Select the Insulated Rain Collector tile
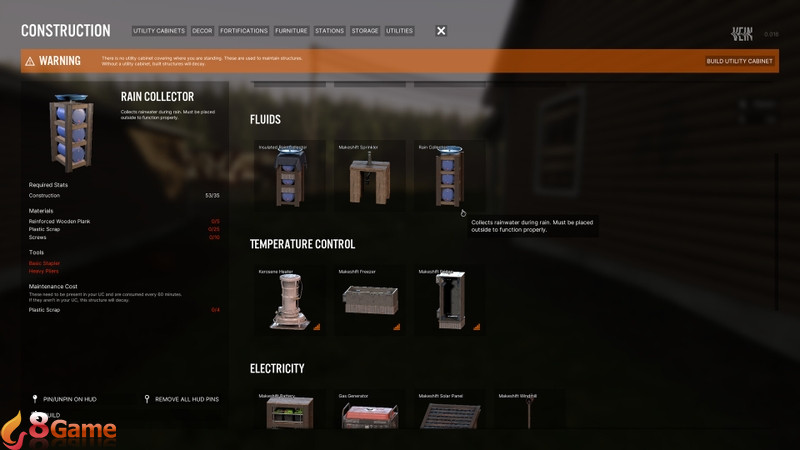This screenshot has height=450, width=800. pos(290,177)
